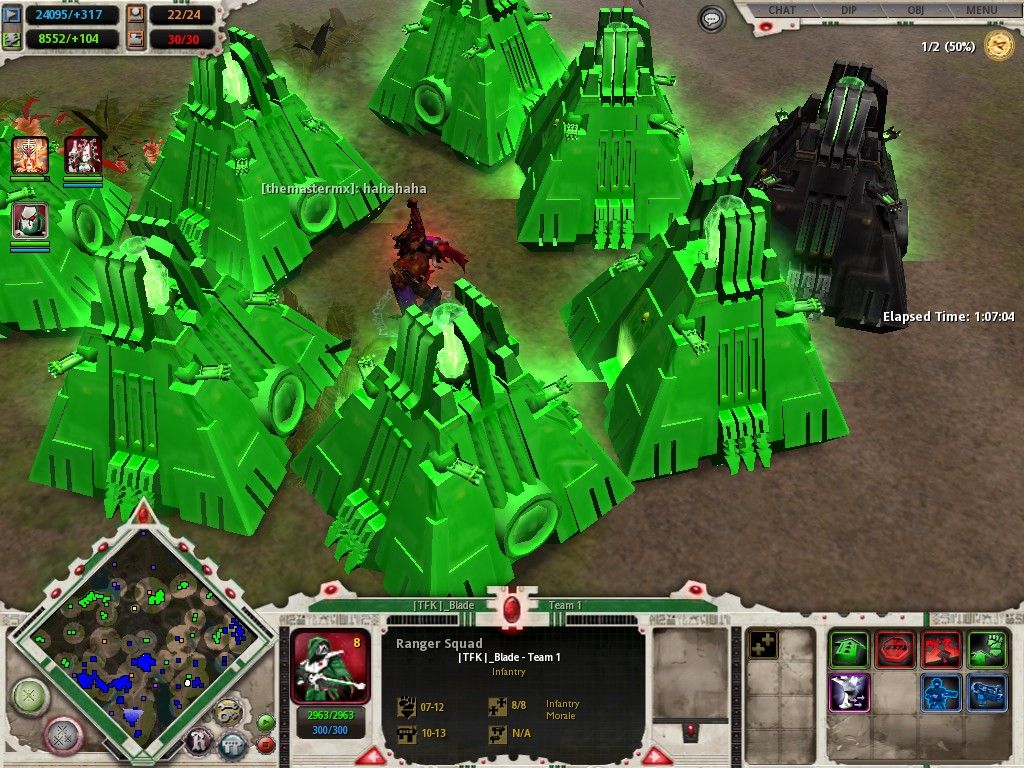
Task: Select the red-and-white hero portrait
Action: pyautogui.click(x=83, y=156)
